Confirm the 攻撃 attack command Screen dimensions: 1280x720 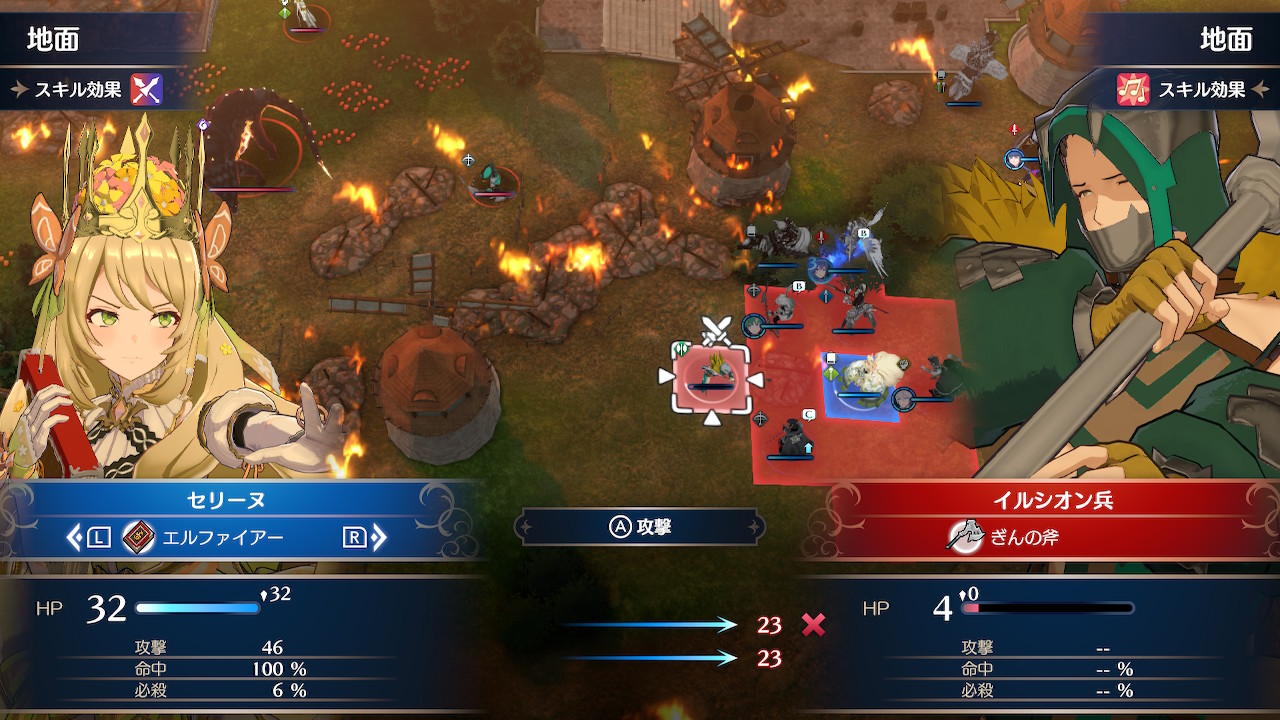[640, 527]
